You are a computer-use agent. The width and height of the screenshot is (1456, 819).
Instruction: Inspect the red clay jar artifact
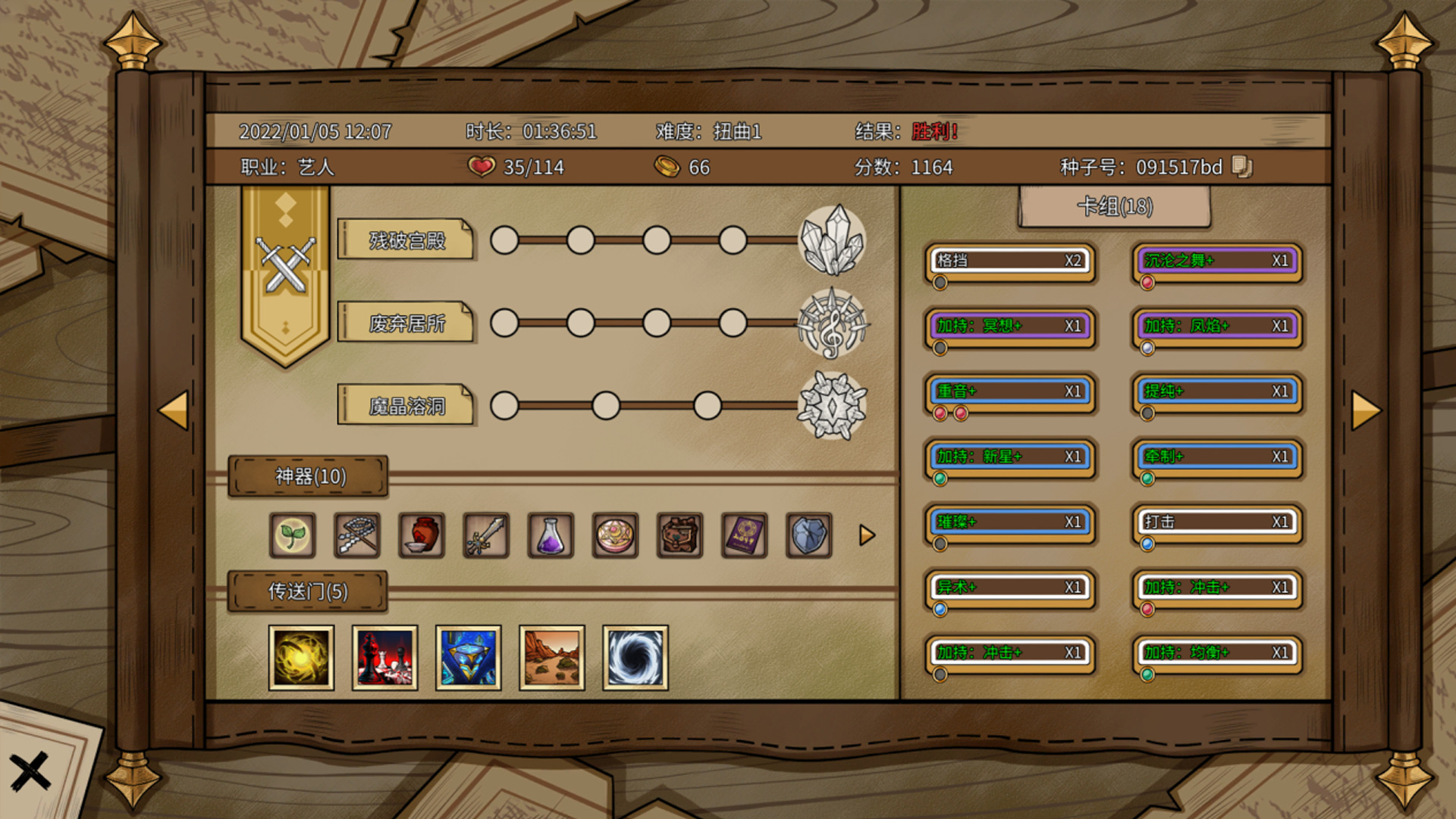pyautogui.click(x=422, y=535)
